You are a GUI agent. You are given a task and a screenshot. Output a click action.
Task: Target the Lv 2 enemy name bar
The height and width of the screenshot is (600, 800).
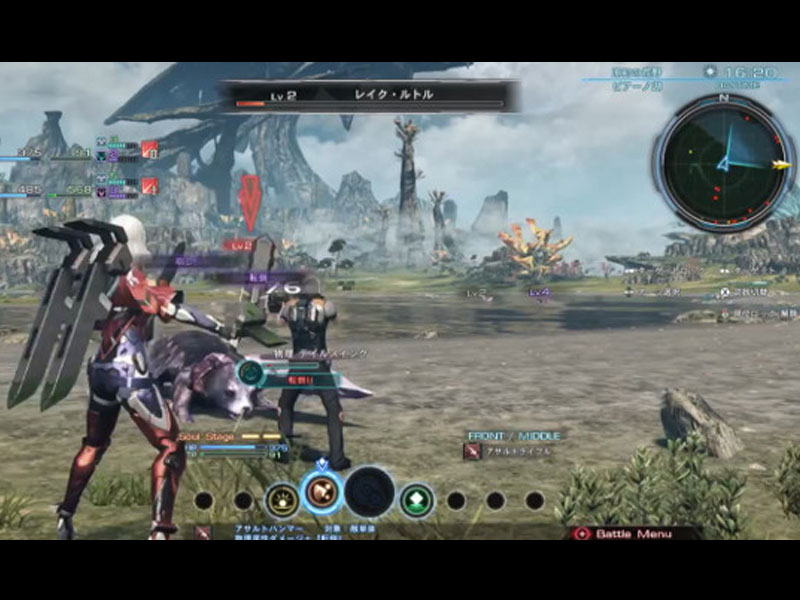(x=370, y=96)
